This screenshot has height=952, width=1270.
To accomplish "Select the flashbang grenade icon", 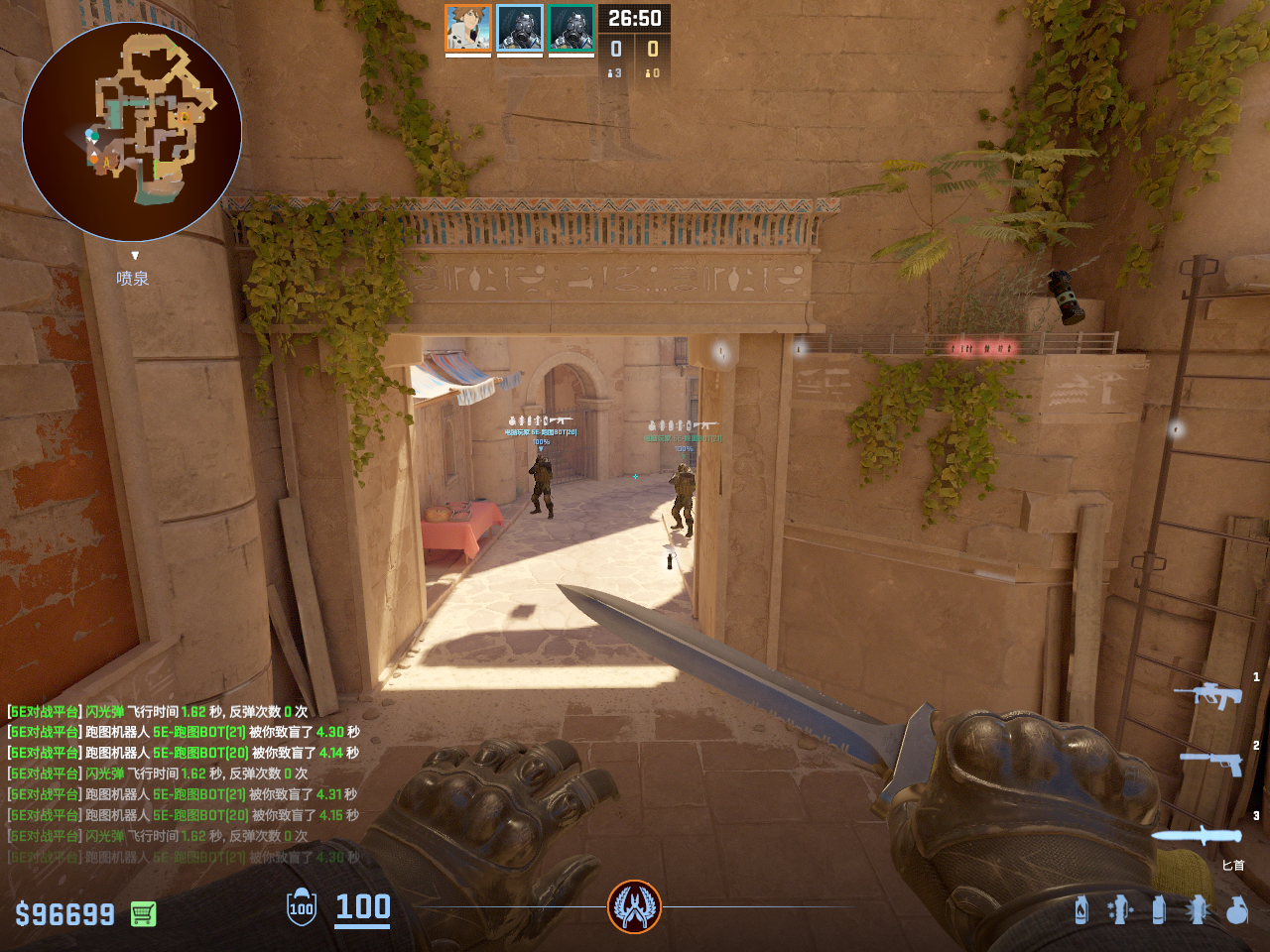I will (1198, 909).
